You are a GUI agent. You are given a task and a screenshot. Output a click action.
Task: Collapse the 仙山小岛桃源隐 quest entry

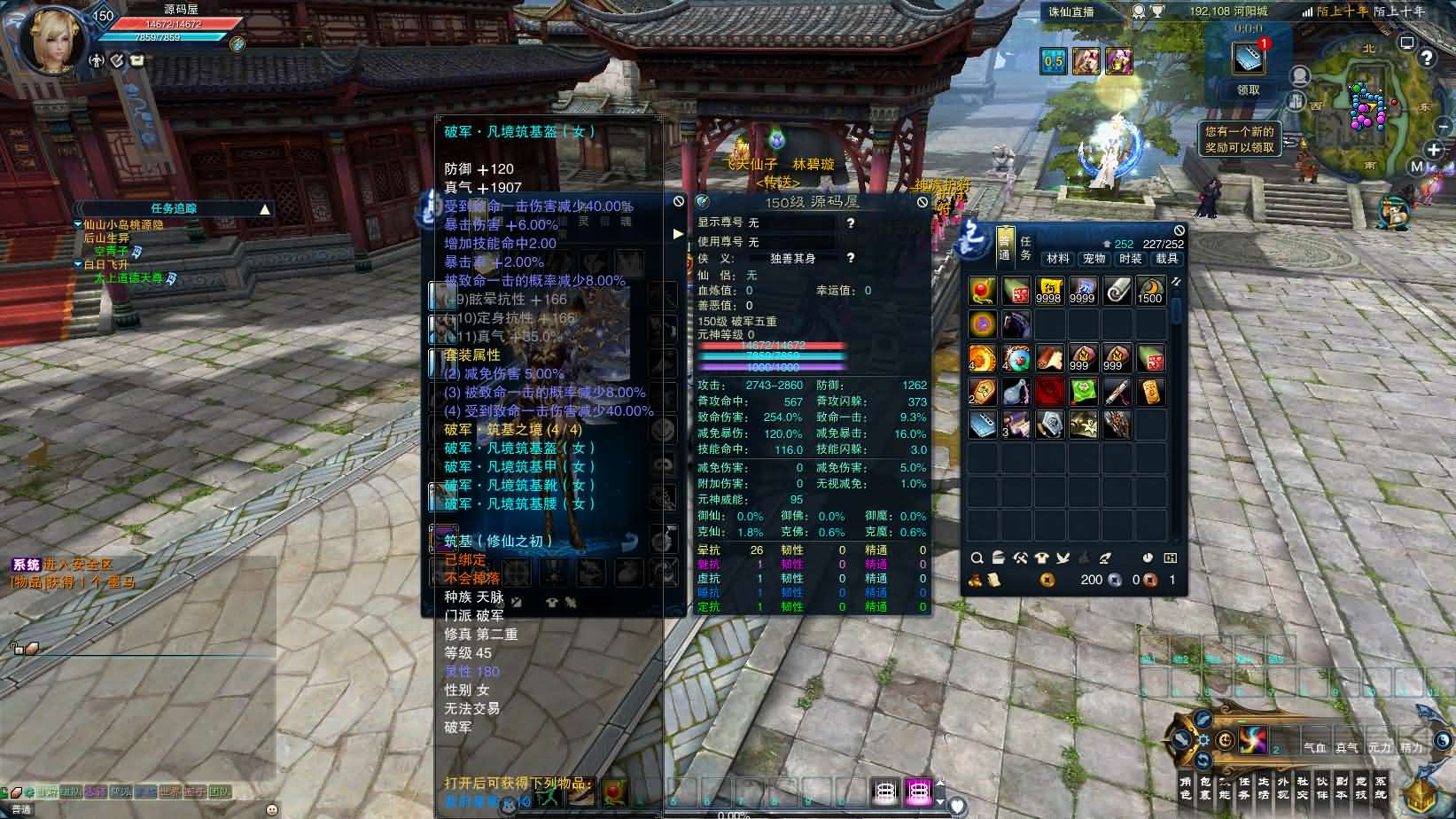click(x=78, y=224)
